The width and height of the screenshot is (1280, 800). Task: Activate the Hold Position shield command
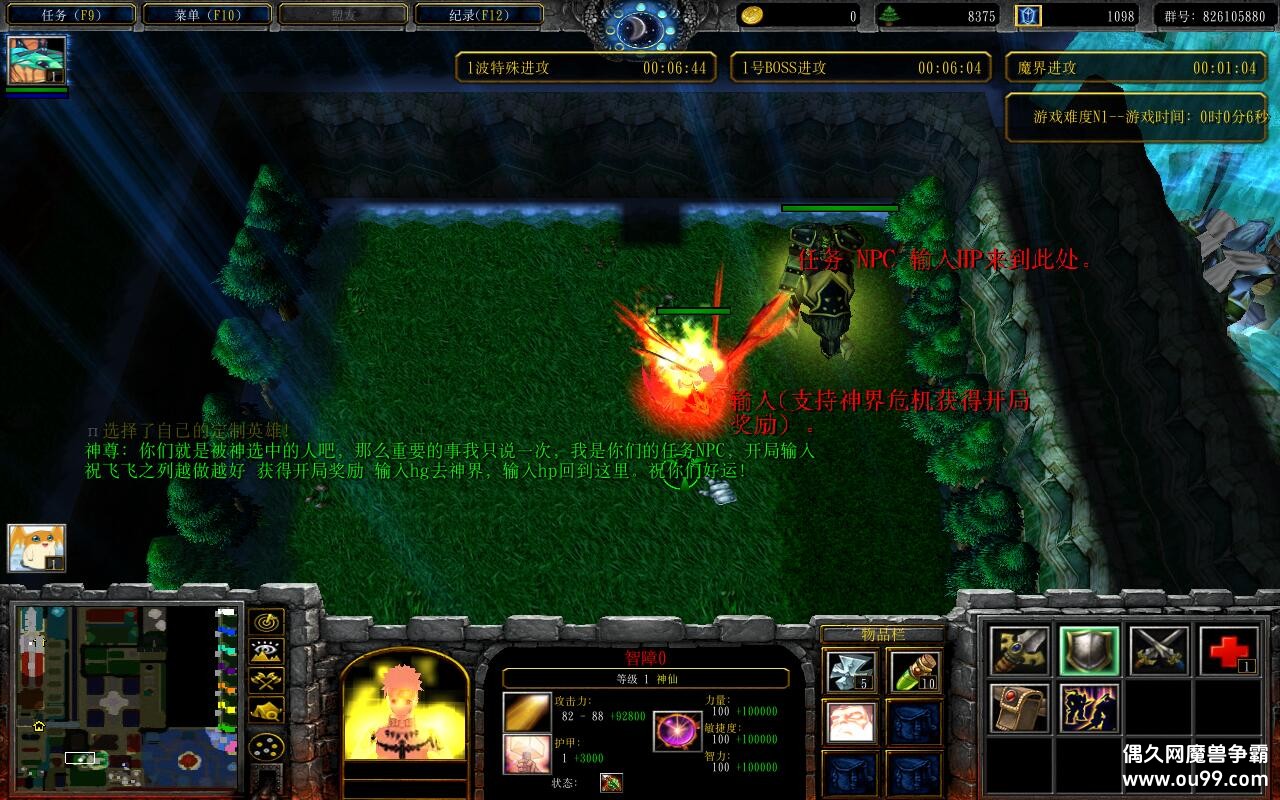point(1089,651)
